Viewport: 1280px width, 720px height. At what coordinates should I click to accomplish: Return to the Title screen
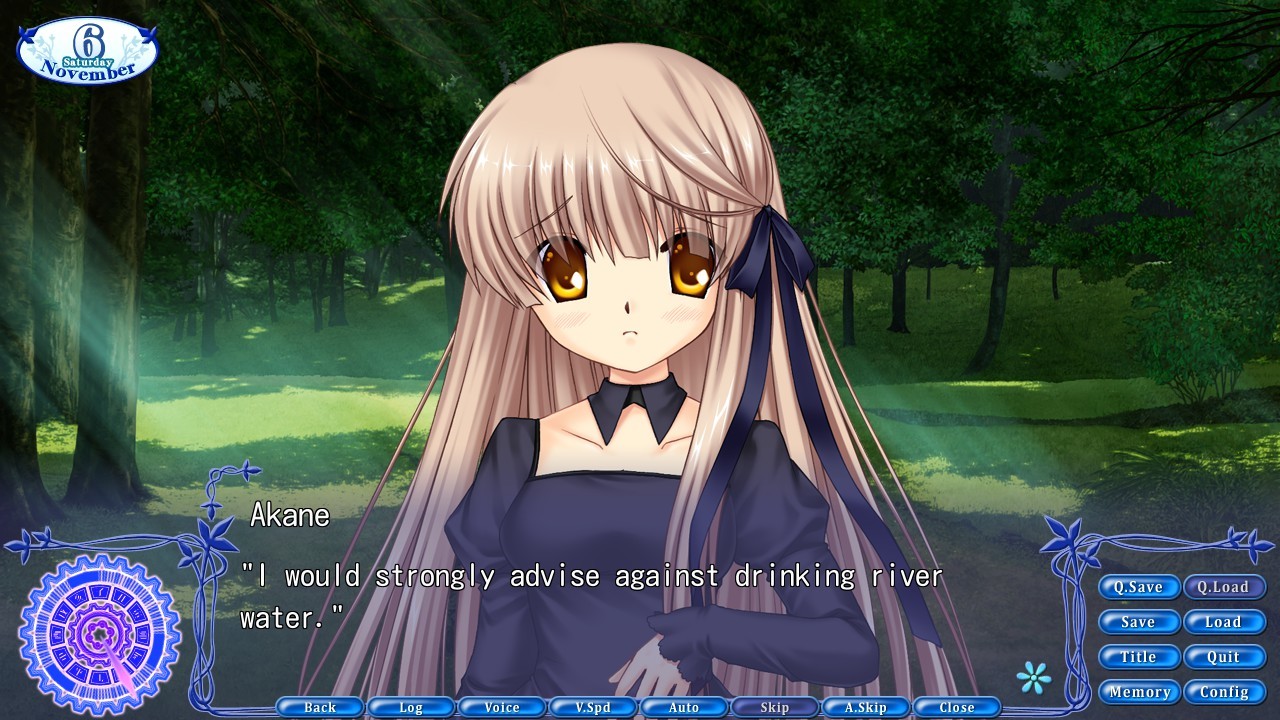tap(1139, 657)
